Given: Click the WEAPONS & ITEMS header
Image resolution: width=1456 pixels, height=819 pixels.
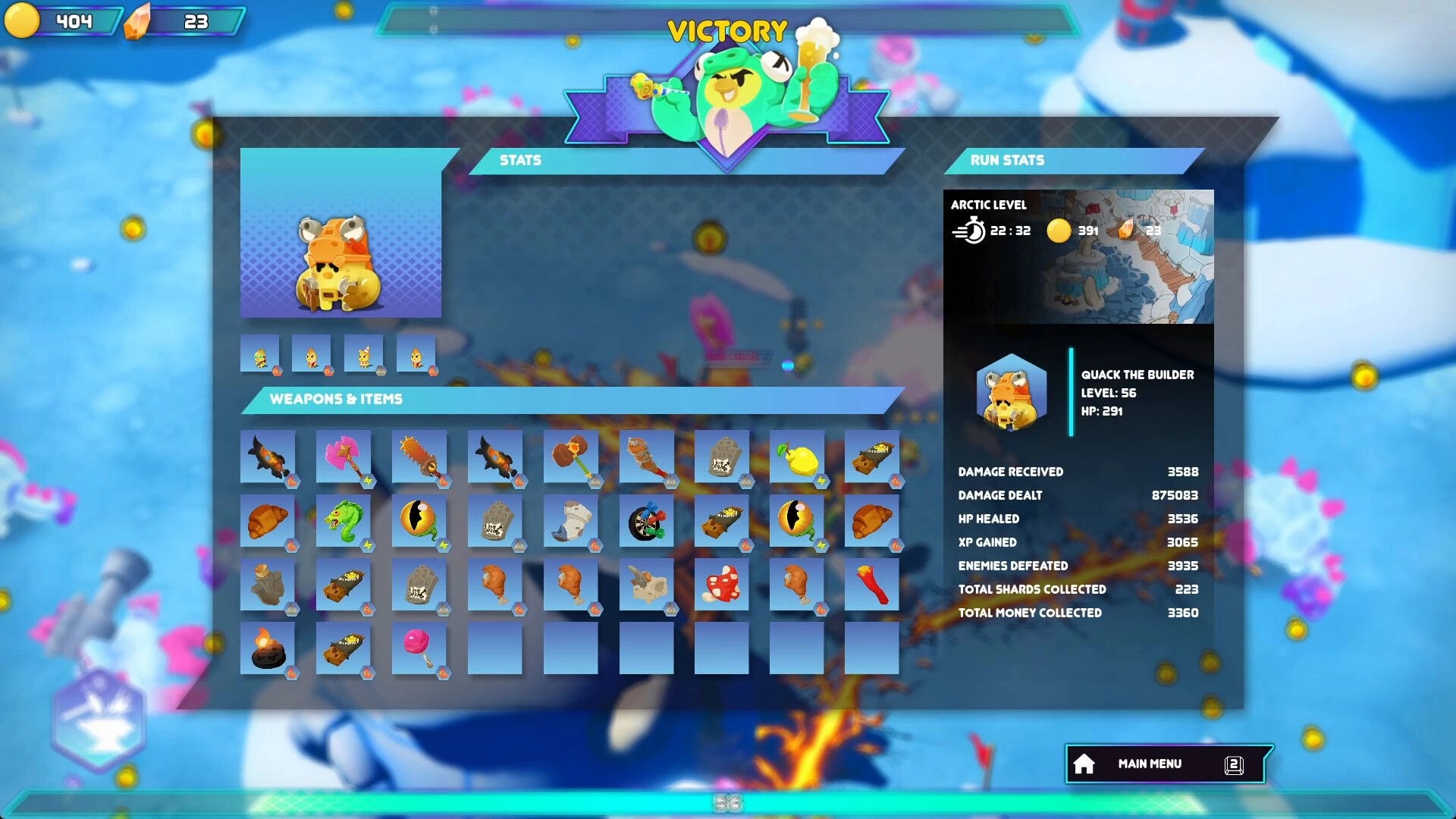Looking at the screenshot, I should (337, 399).
